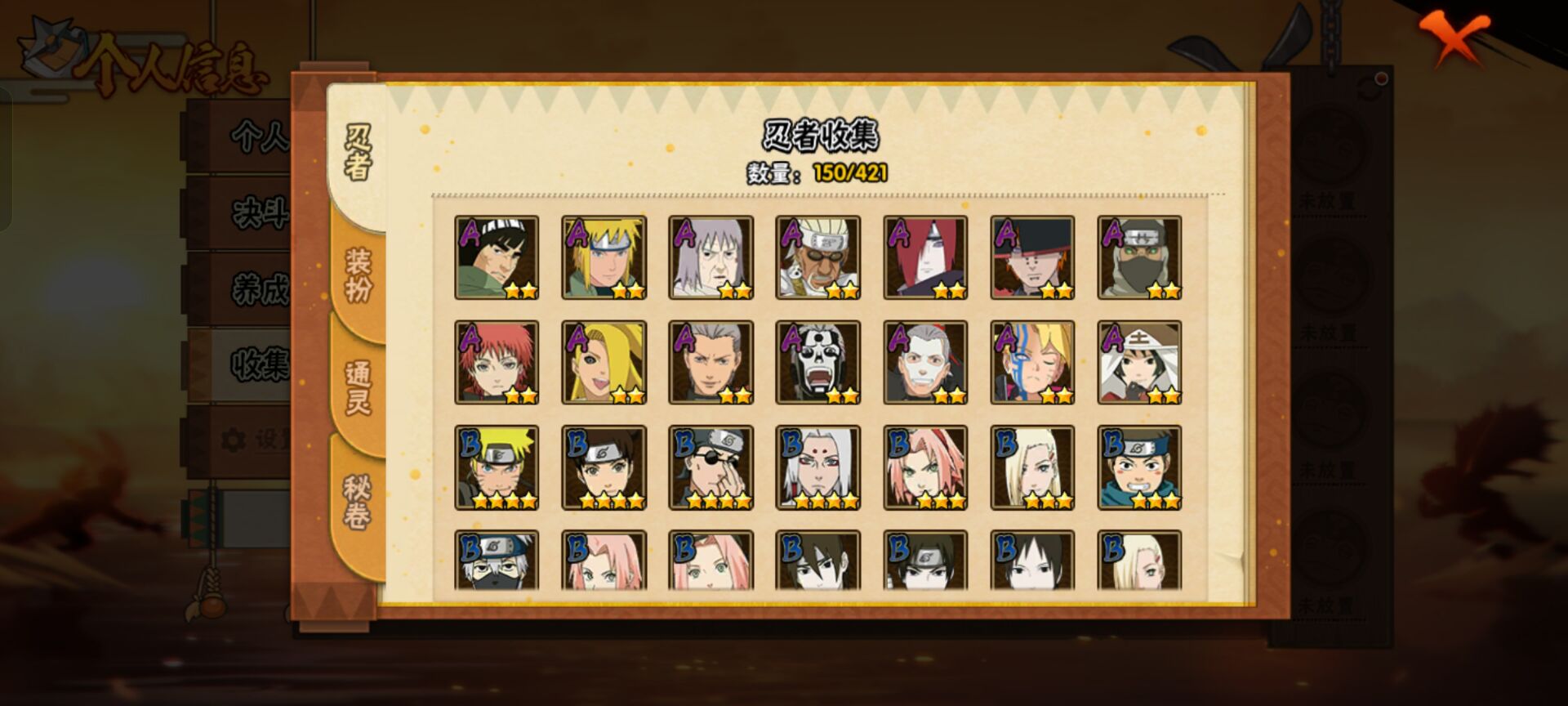Select the 秘卷 secret scroll tab
The image size is (1568, 706).
[x=358, y=501]
